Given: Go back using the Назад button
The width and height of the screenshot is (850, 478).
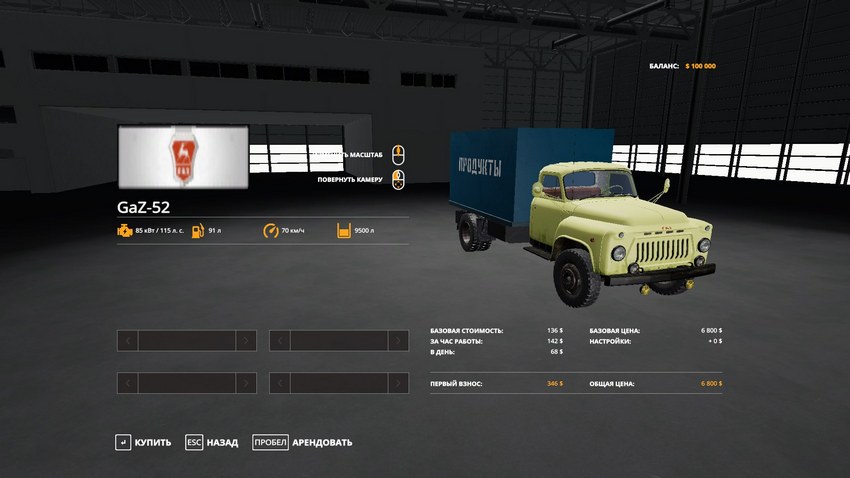Looking at the screenshot, I should point(212,442).
